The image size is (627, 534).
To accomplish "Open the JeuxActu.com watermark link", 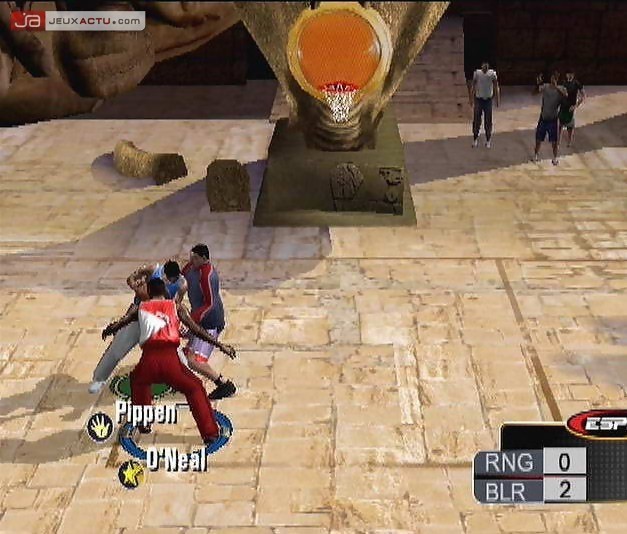I will (x=77, y=20).
